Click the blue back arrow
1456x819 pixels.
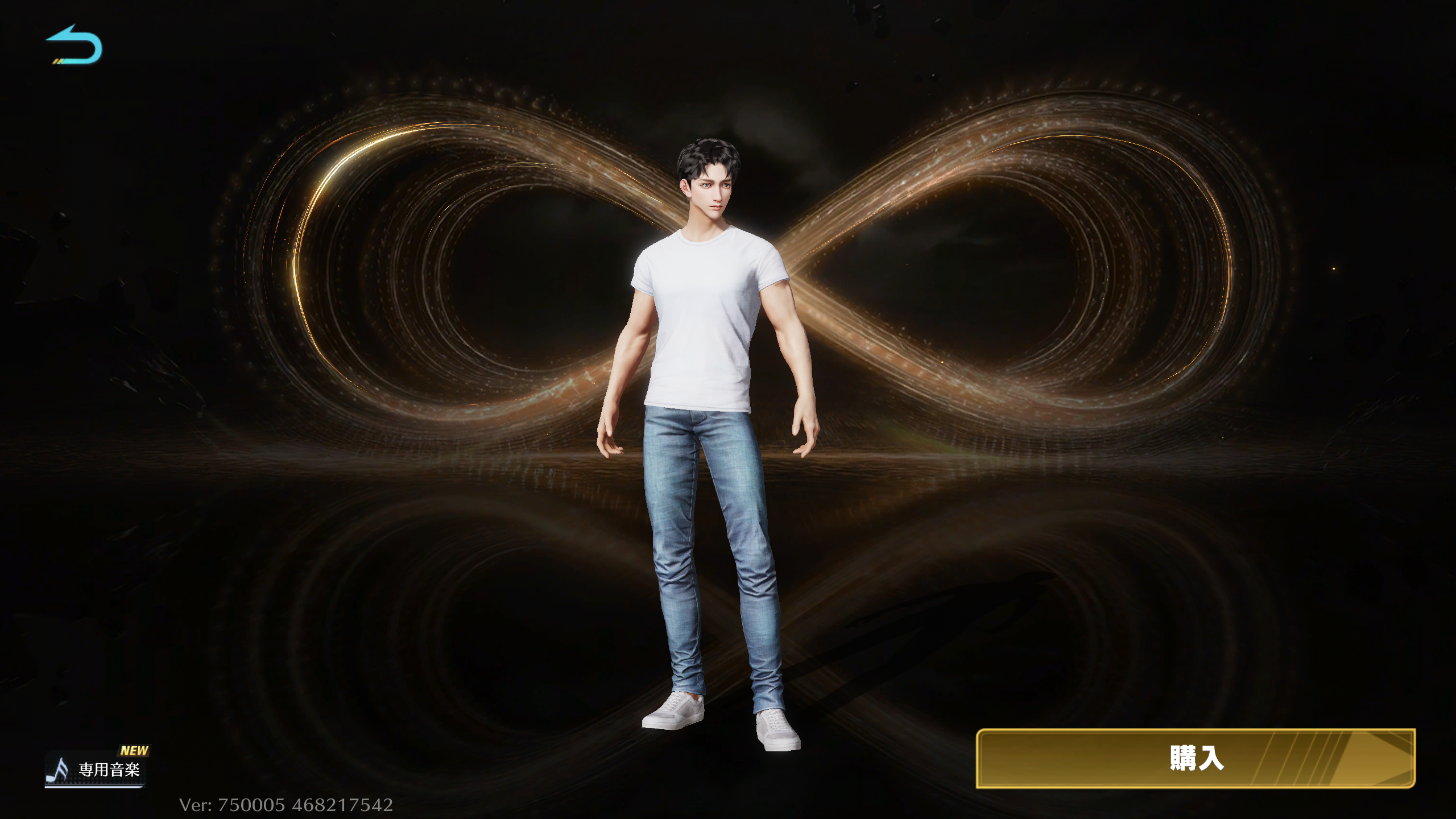(75, 45)
